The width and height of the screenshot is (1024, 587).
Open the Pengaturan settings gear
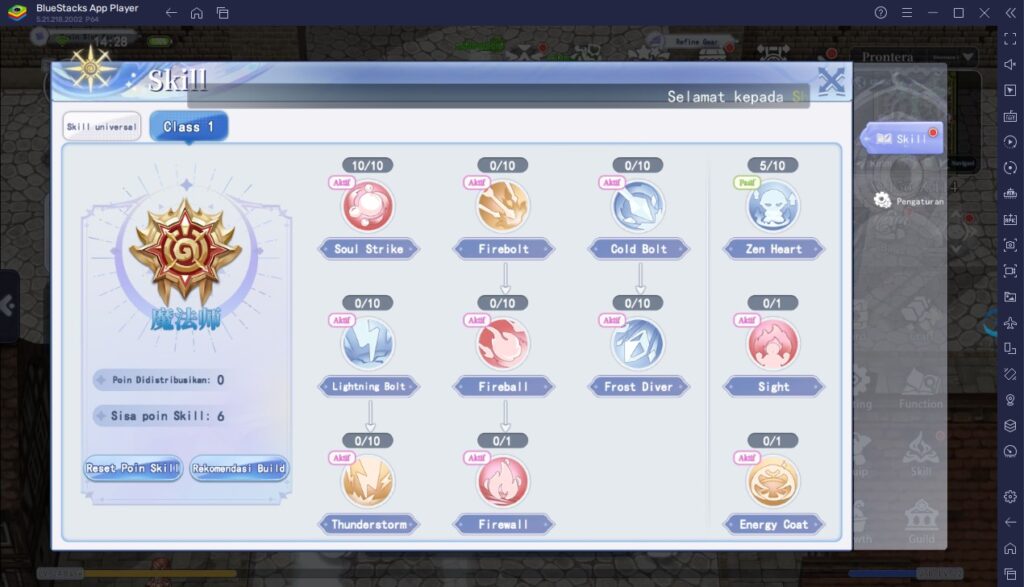coord(882,200)
